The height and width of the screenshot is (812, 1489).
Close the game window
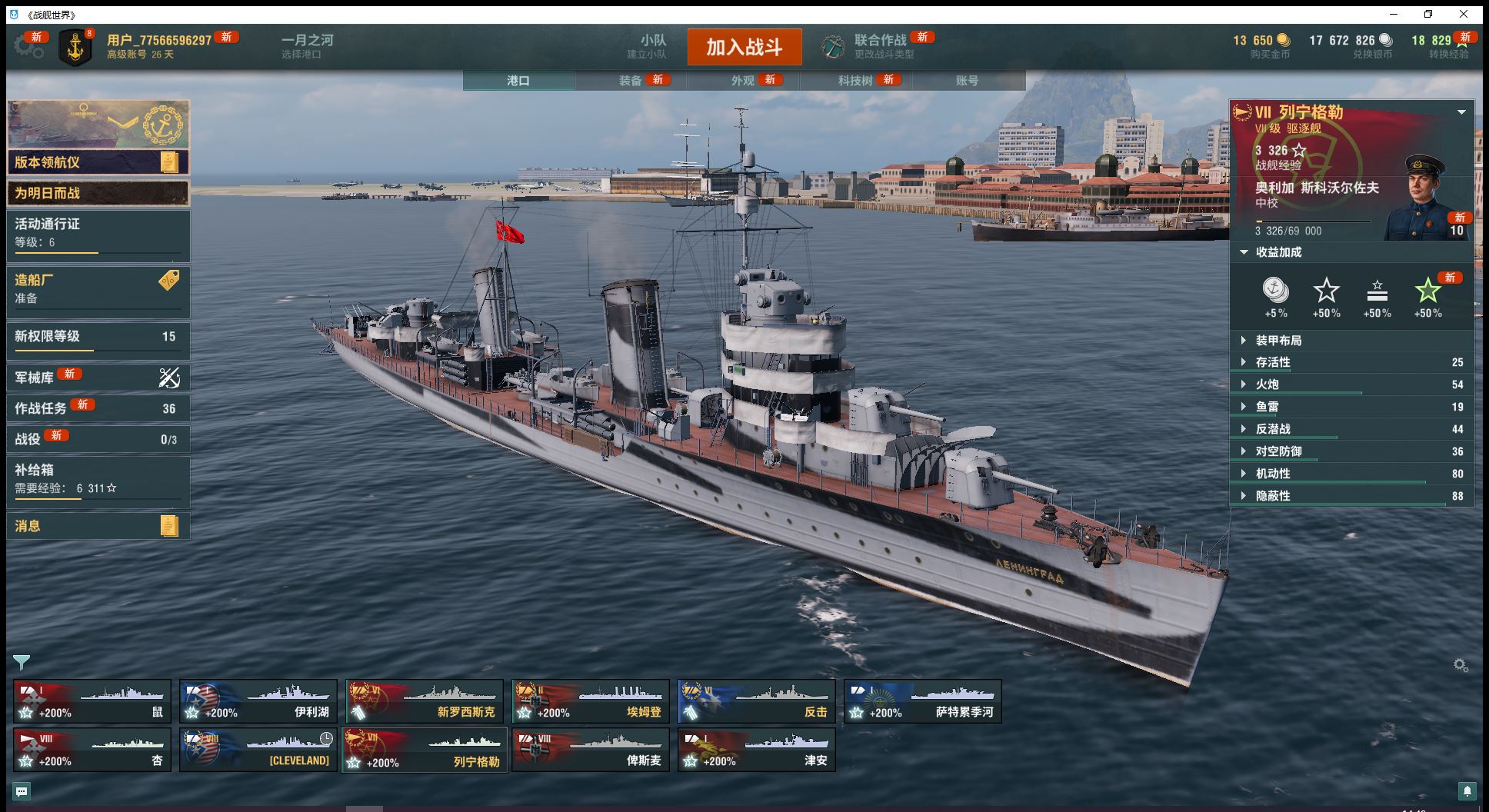[1464, 14]
